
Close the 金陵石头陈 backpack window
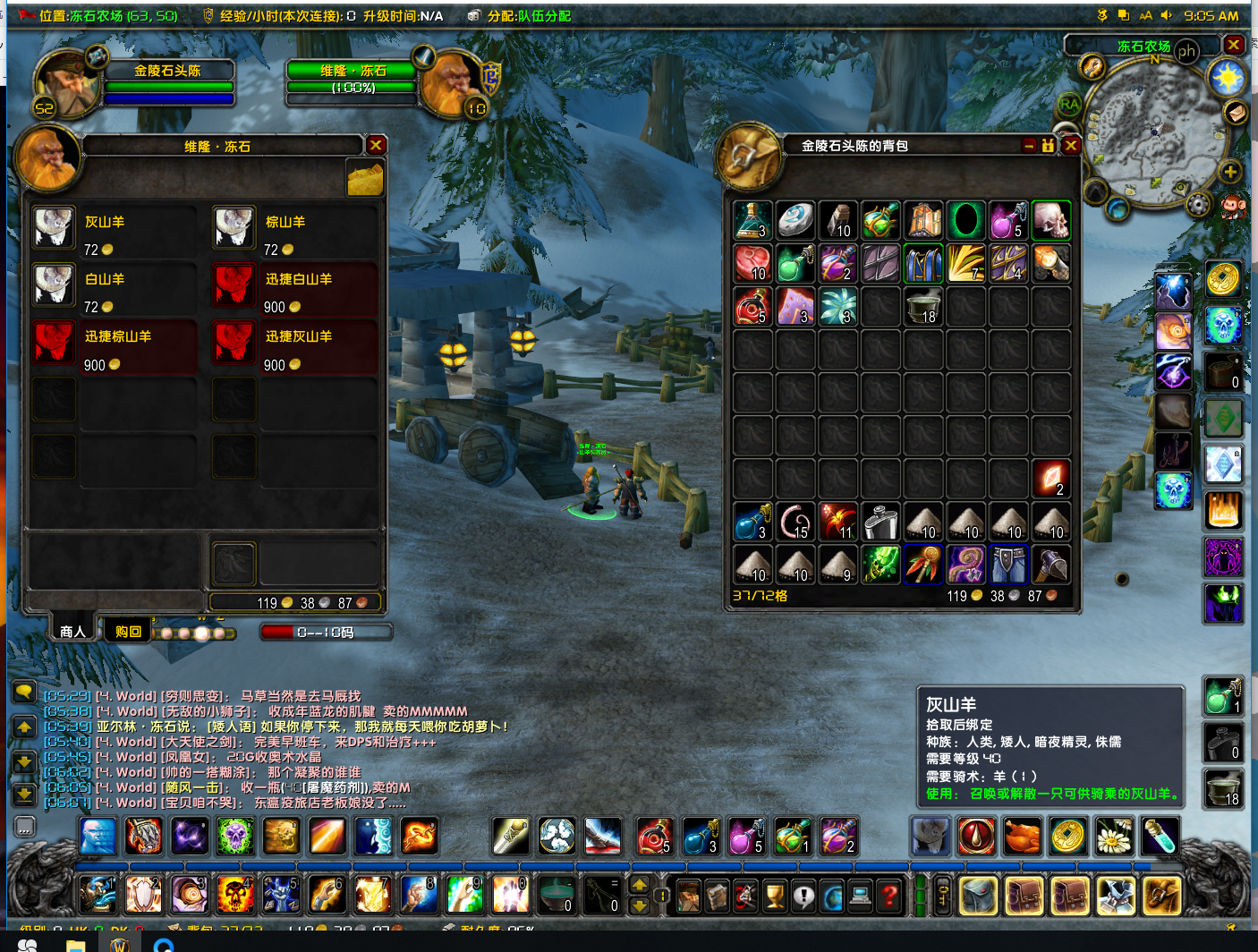(x=1071, y=145)
